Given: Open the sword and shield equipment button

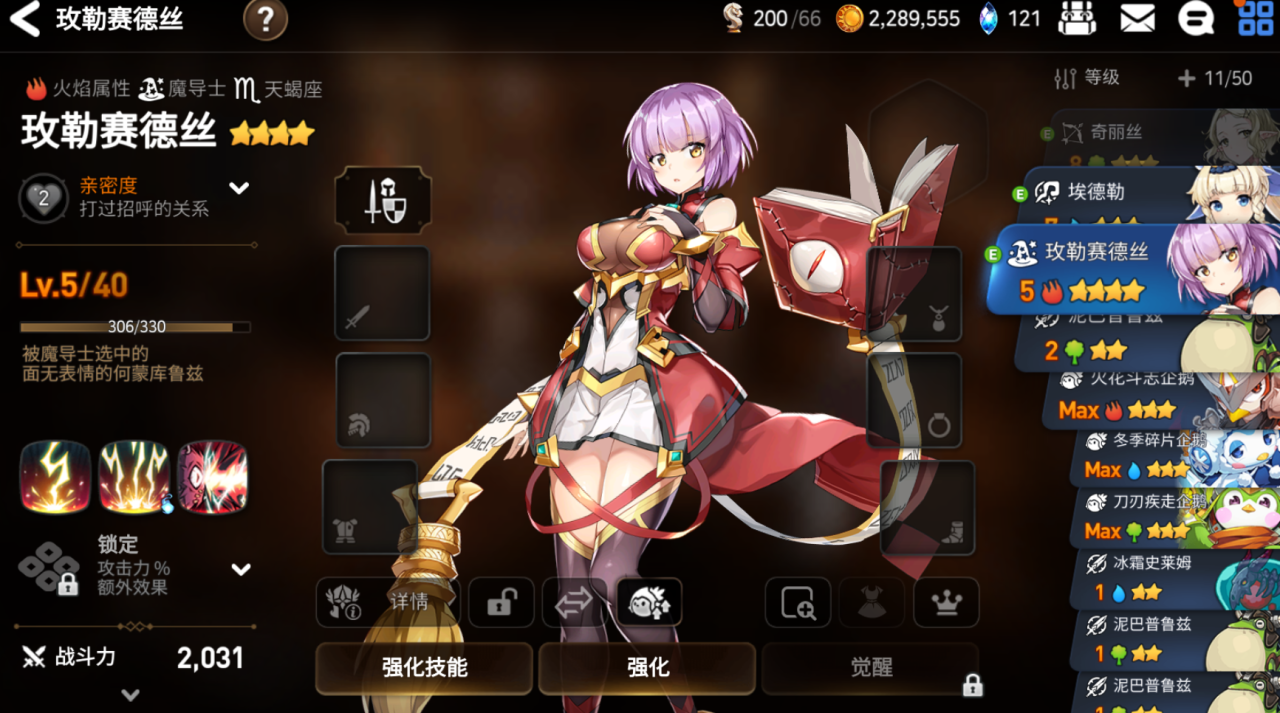Looking at the screenshot, I should pos(383,199).
